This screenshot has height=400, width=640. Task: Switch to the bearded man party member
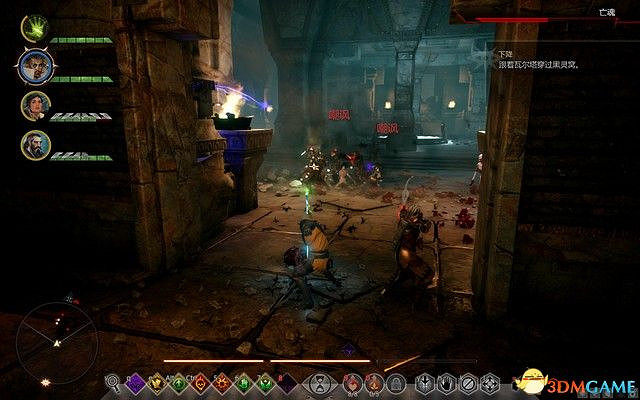tap(31, 145)
